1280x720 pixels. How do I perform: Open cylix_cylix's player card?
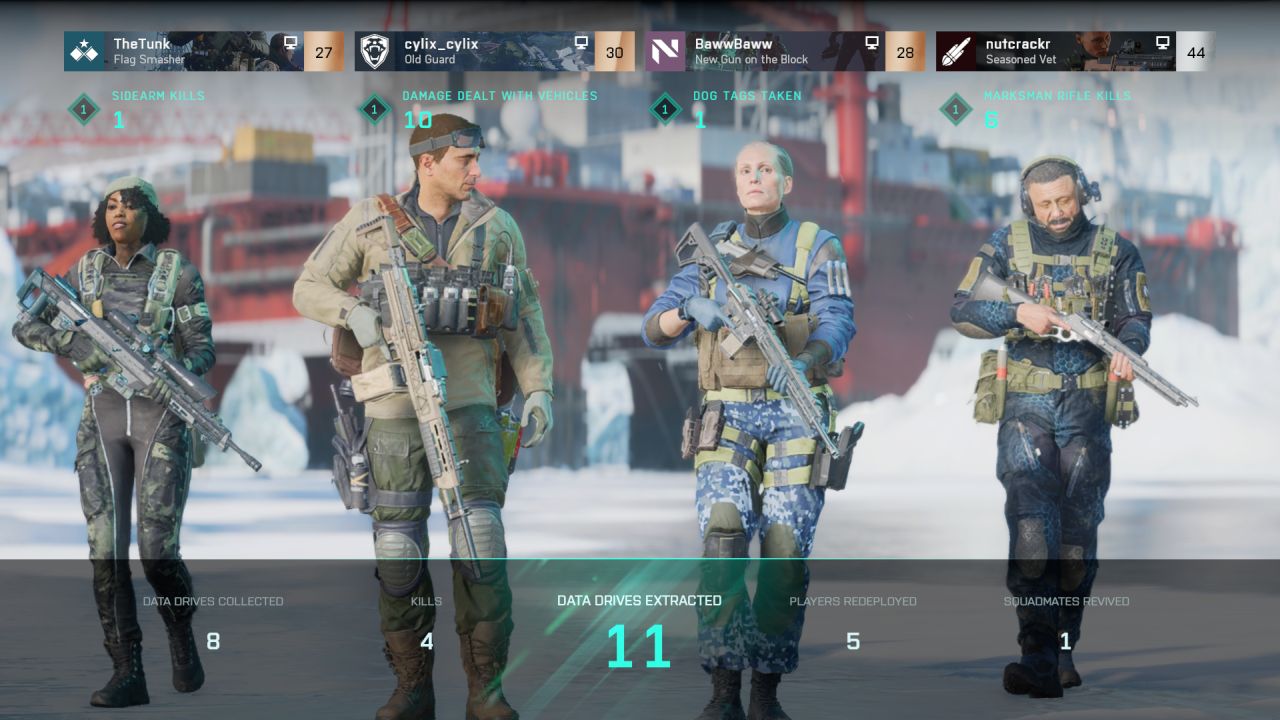(494, 51)
